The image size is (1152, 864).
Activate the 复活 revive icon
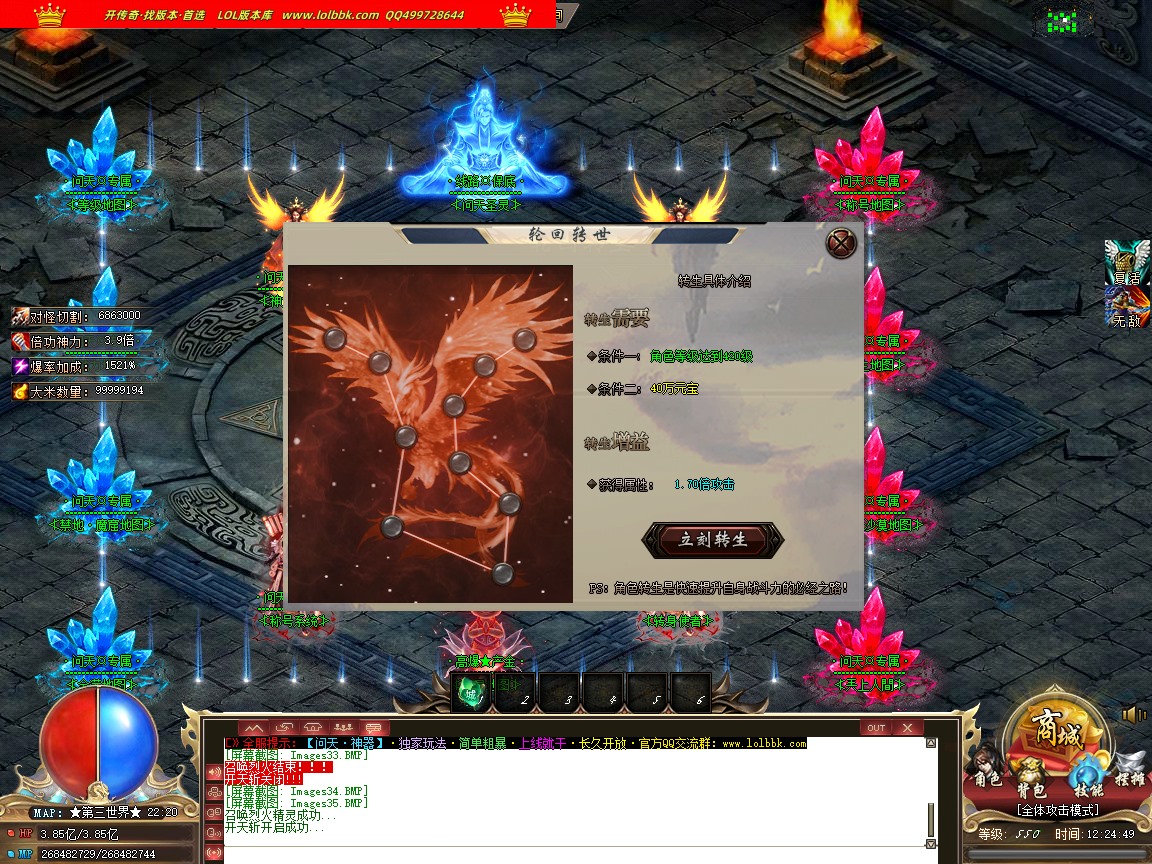point(1127,263)
